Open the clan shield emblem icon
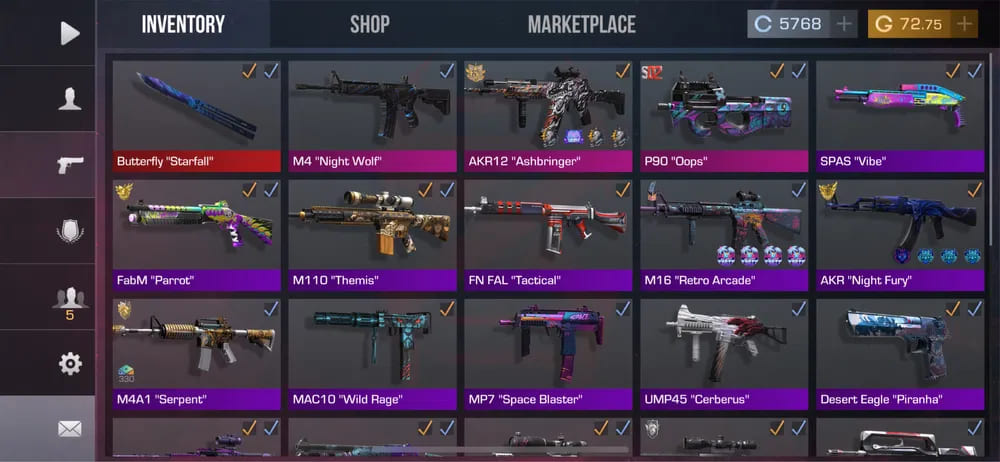 (x=69, y=231)
